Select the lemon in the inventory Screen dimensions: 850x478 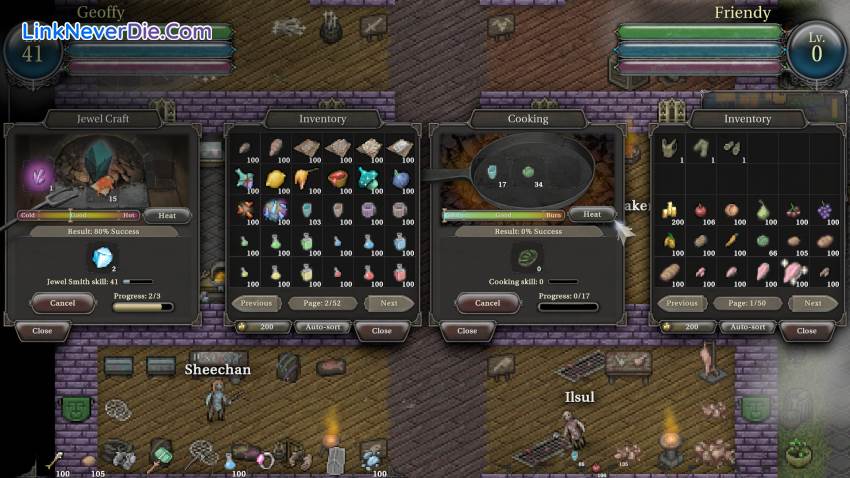(275, 179)
